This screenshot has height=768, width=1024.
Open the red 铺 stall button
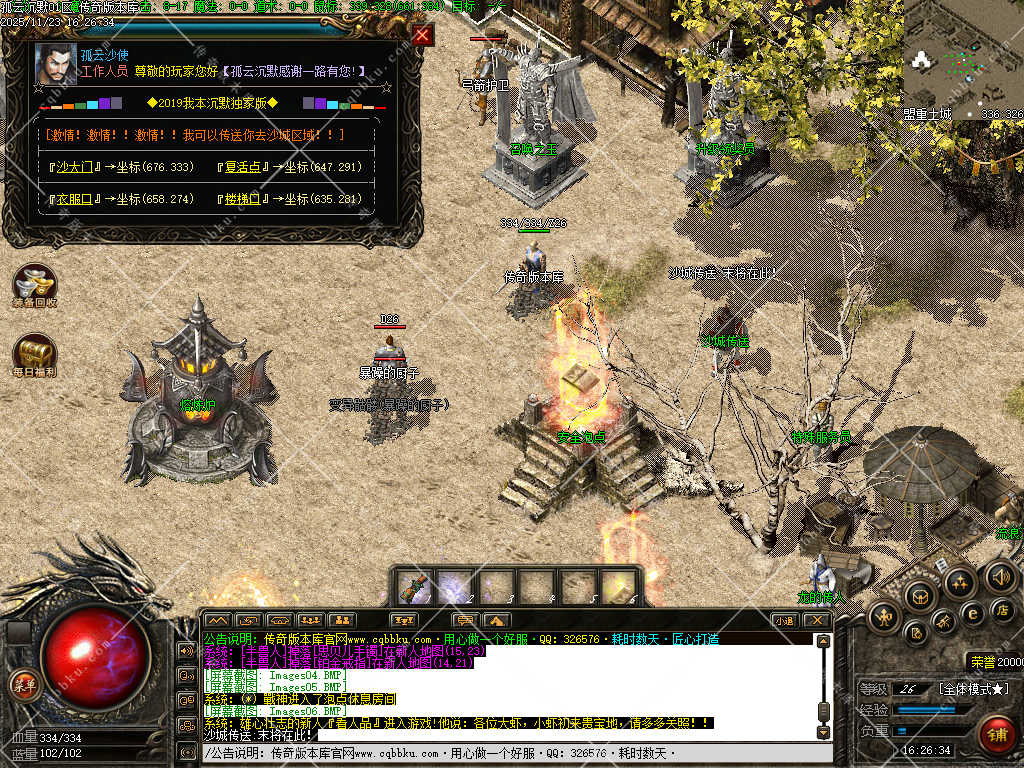(997, 735)
